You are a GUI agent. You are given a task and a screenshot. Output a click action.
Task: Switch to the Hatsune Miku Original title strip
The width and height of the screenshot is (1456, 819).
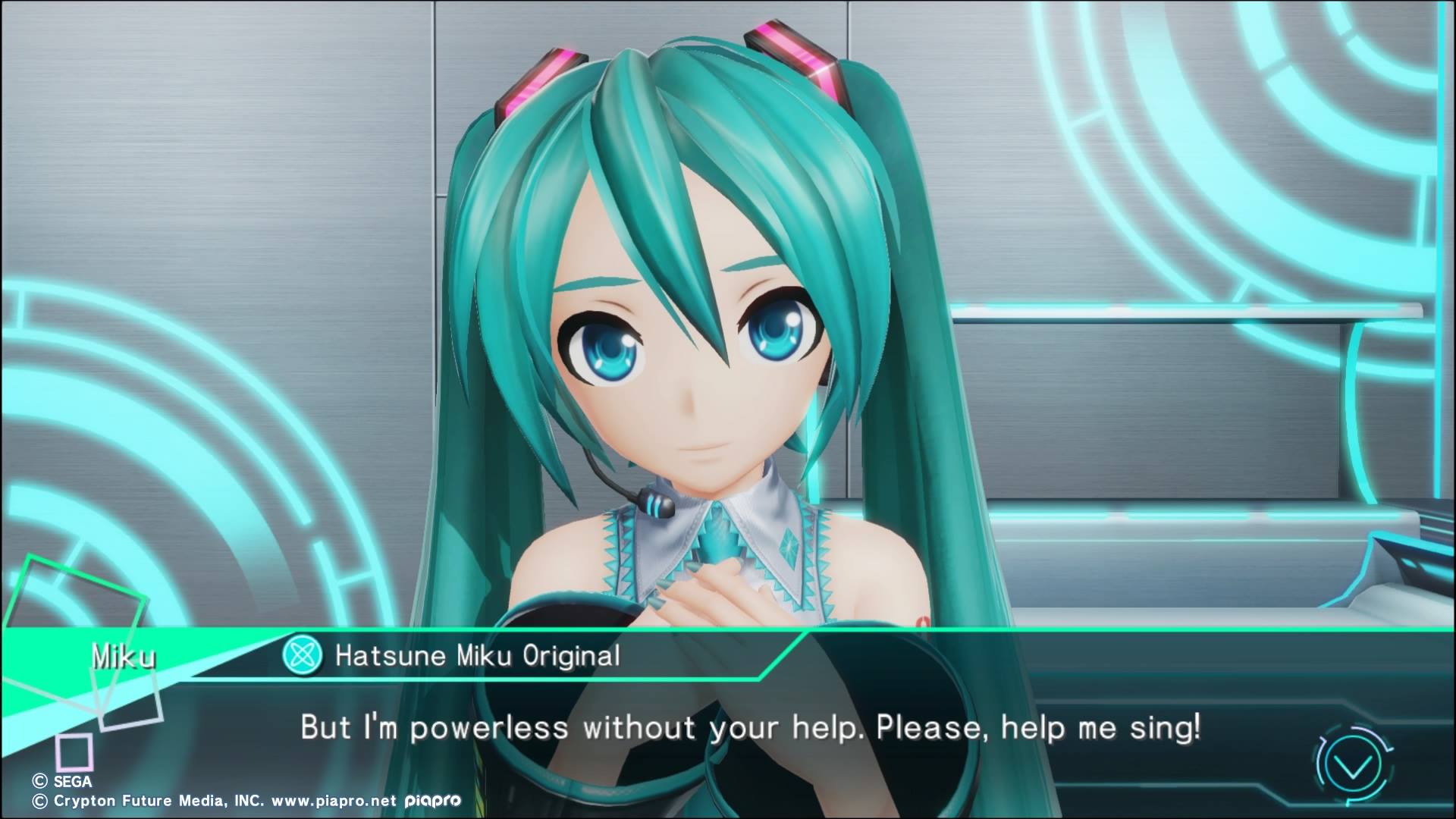click(478, 657)
